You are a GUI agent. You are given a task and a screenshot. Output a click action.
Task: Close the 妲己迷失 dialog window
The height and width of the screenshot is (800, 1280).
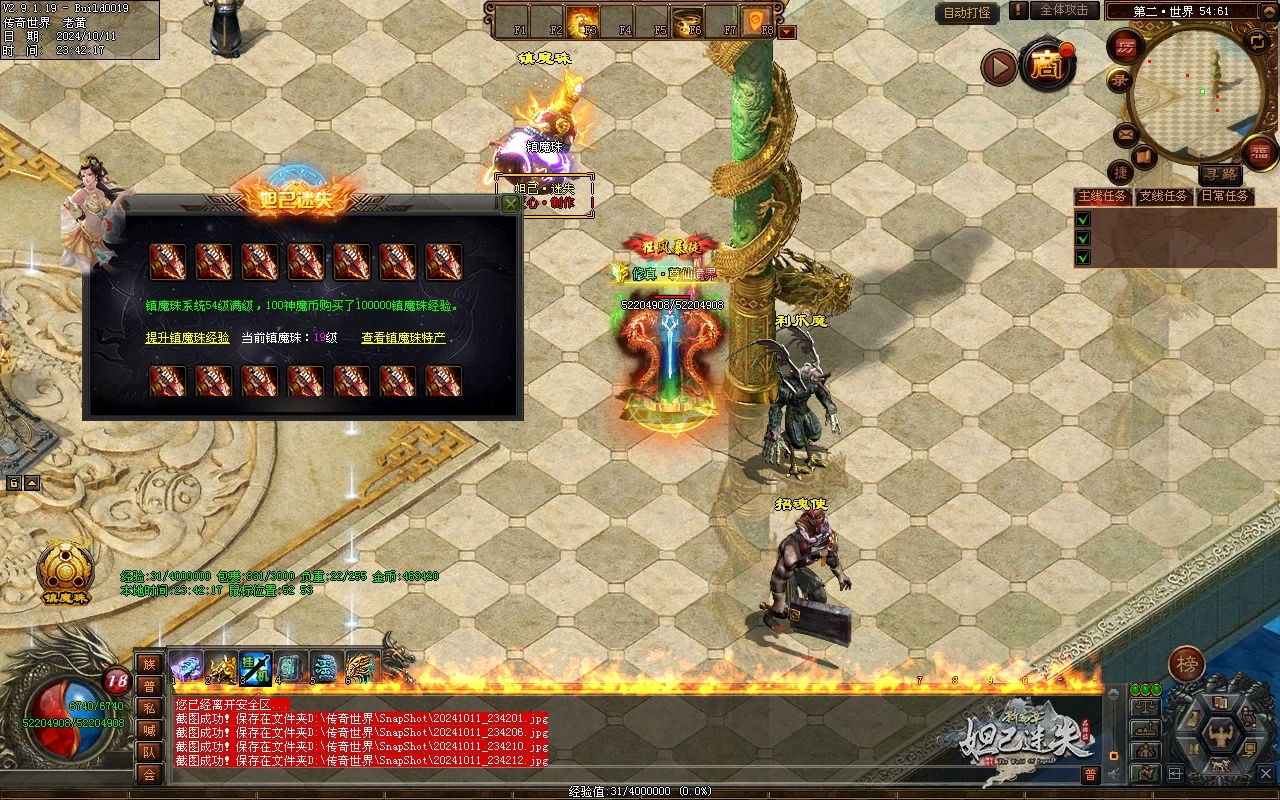tap(510, 204)
